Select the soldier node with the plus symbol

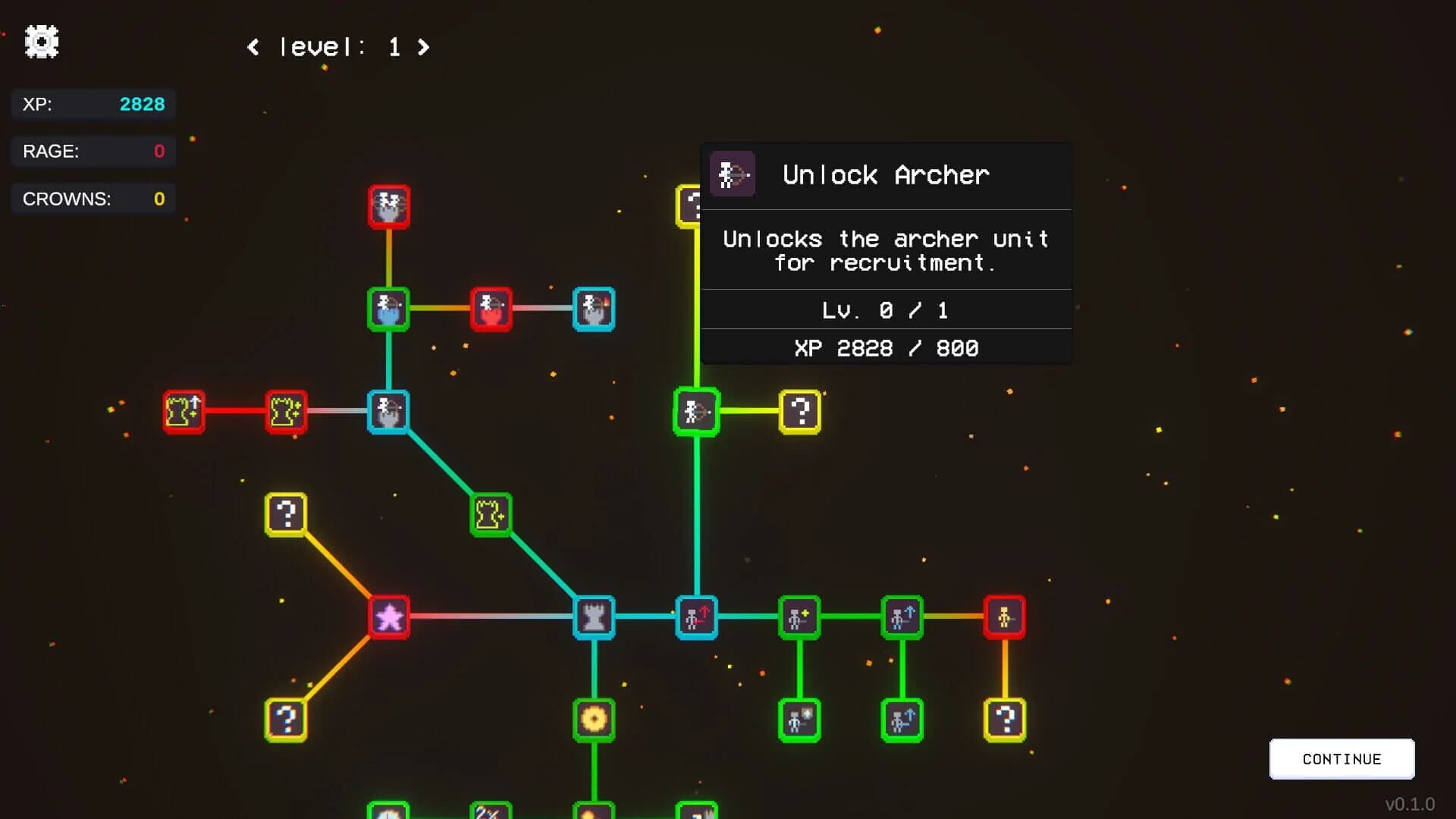point(800,617)
